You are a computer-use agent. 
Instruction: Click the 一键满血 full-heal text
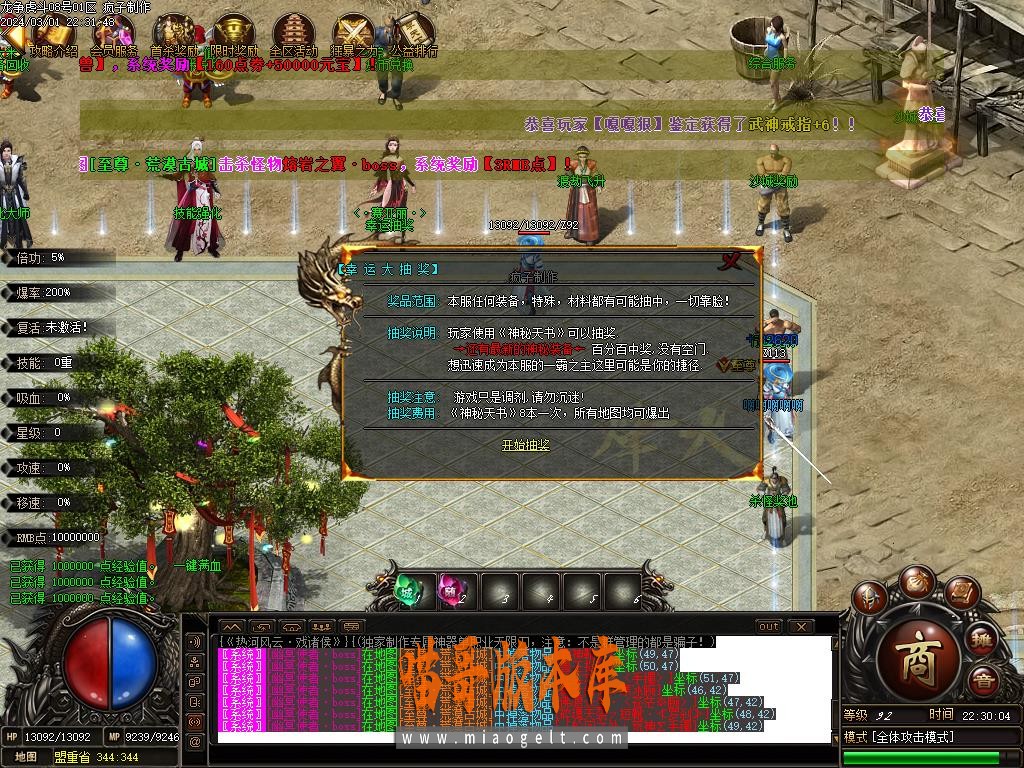(197, 565)
